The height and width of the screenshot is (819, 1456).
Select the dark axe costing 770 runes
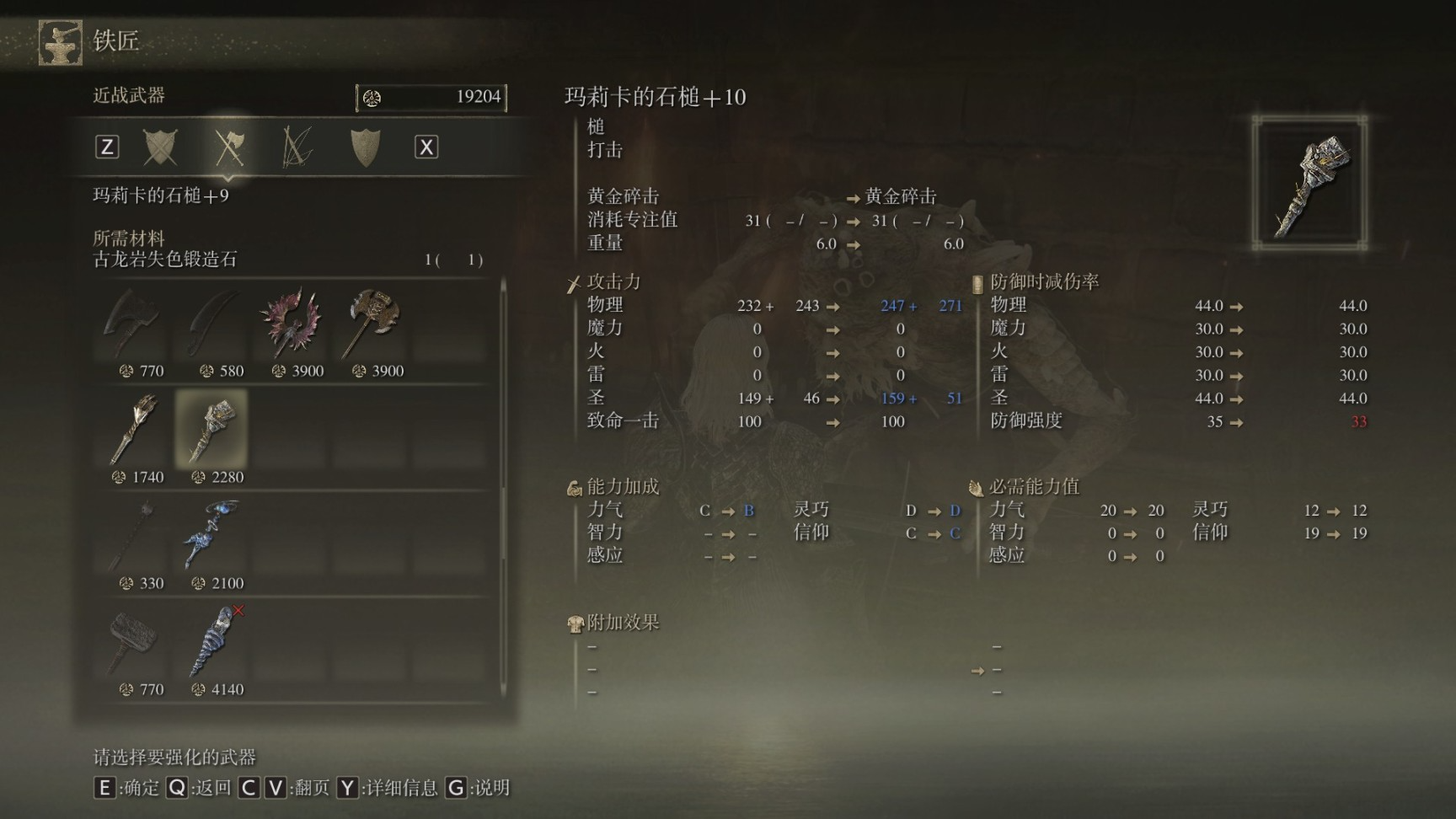(x=133, y=324)
